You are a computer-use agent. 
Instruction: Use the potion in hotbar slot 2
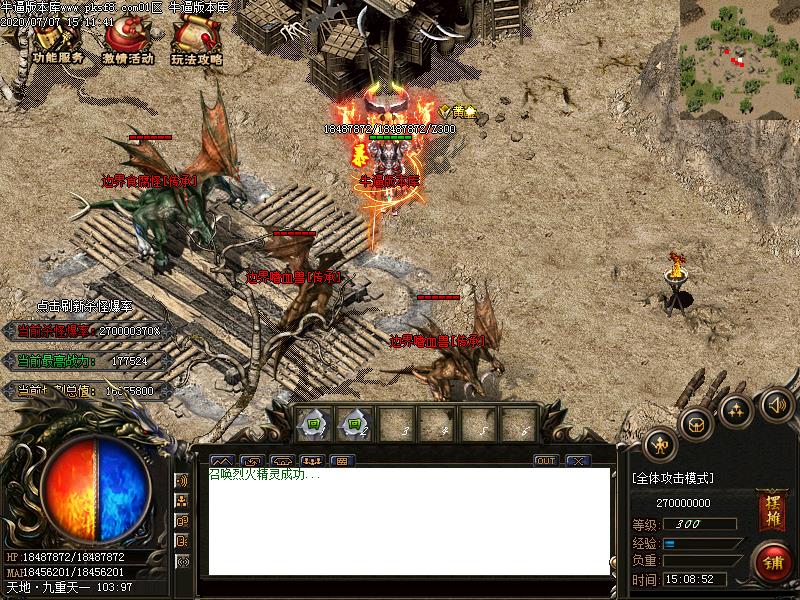click(353, 424)
